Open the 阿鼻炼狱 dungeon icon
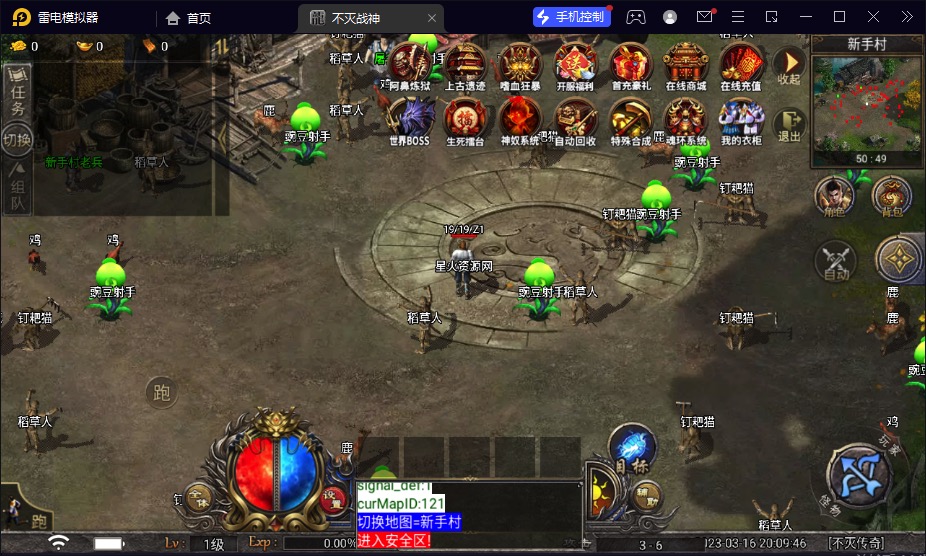This screenshot has height=556, width=926. 409,66
